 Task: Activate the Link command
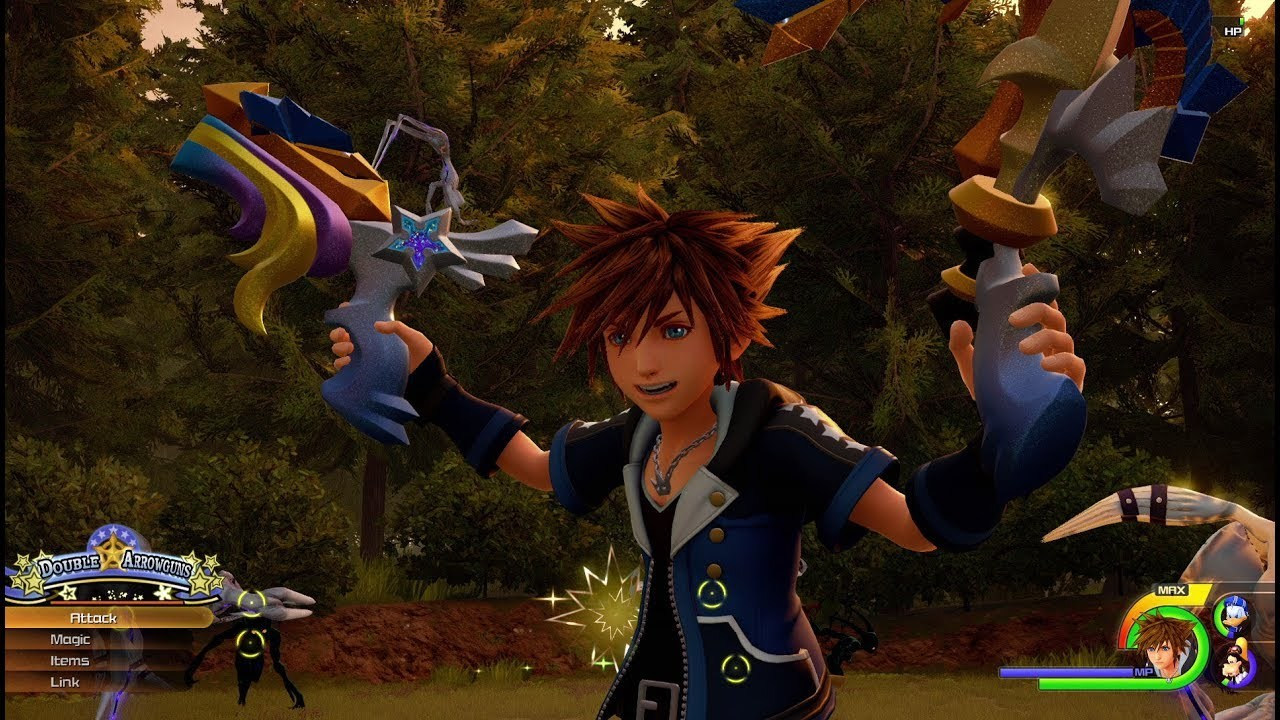(x=65, y=682)
